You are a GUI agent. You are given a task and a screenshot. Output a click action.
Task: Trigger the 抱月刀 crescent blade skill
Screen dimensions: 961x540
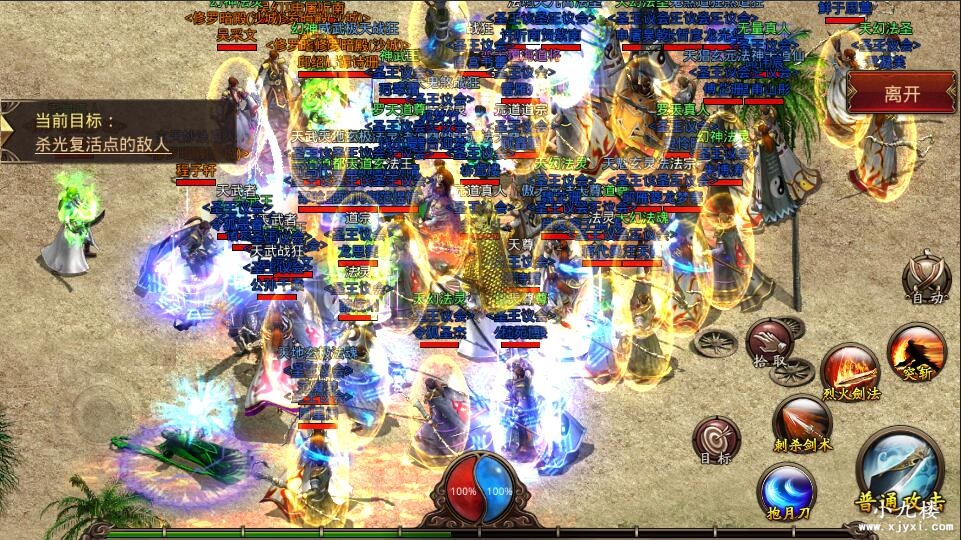coord(787,492)
